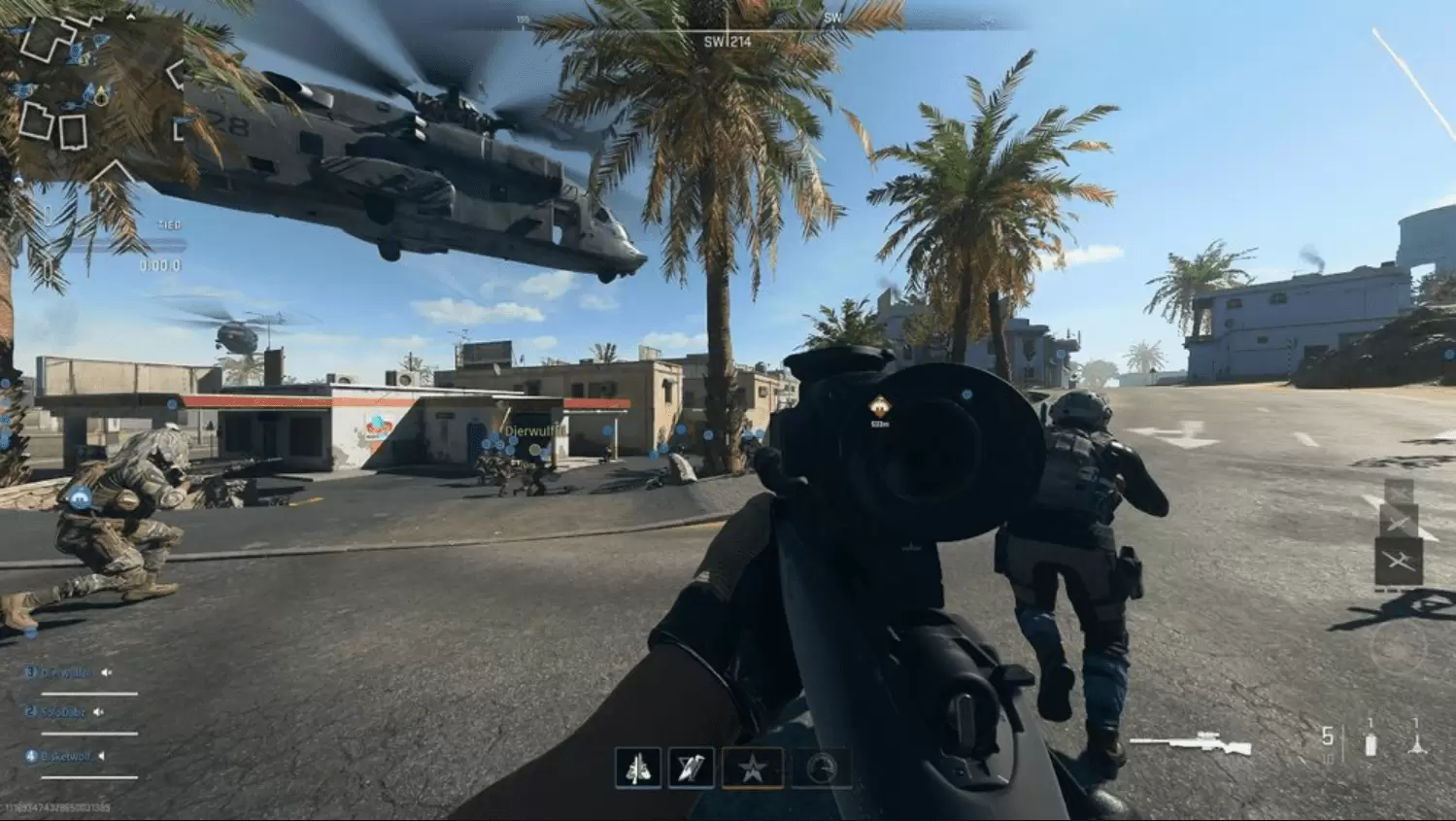The image size is (1456, 821).
Task: Mute SoloDubz via the speaker icon
Action: tap(98, 712)
